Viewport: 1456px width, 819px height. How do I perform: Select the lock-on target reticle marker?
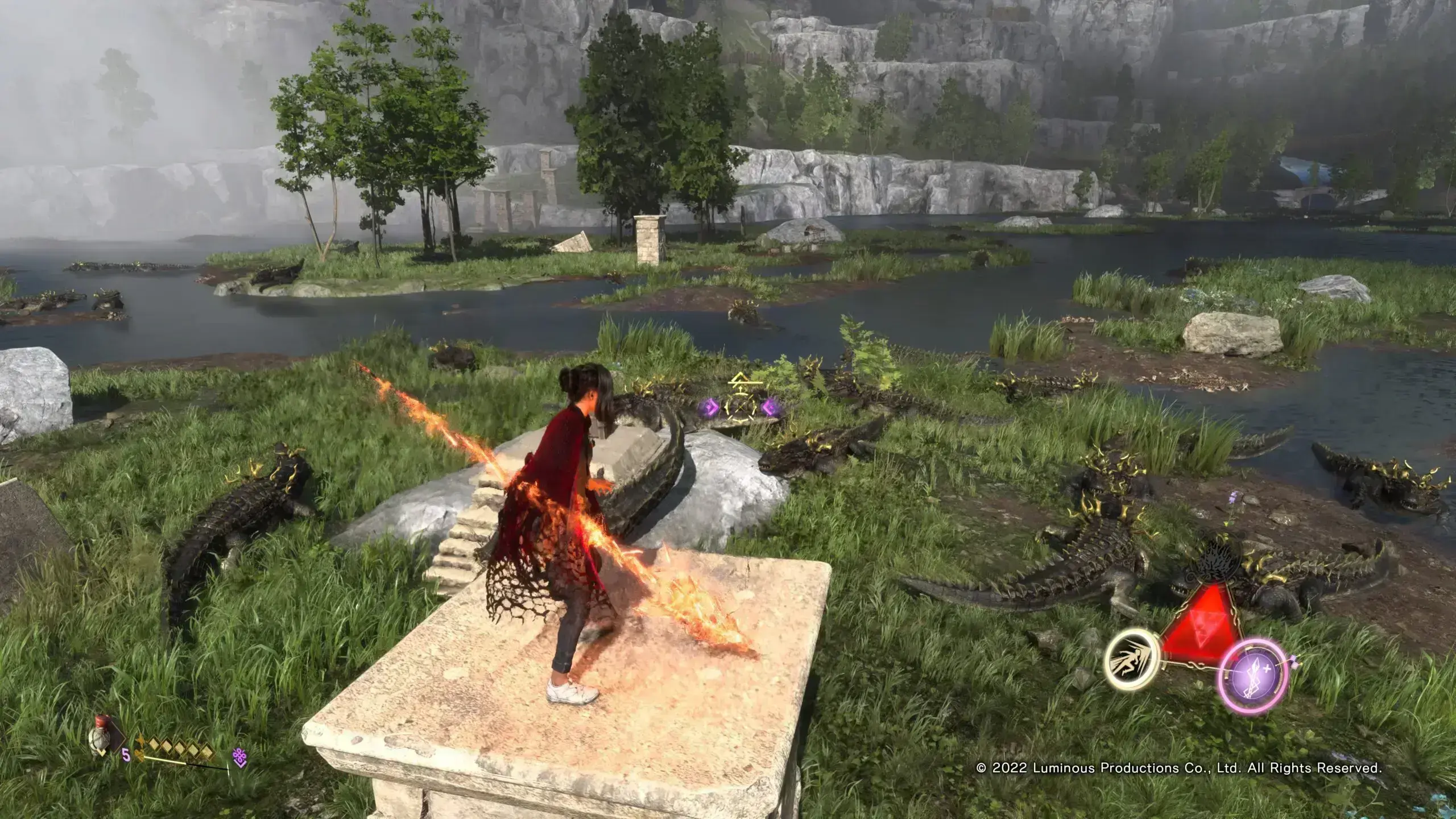pyautogui.click(x=739, y=406)
